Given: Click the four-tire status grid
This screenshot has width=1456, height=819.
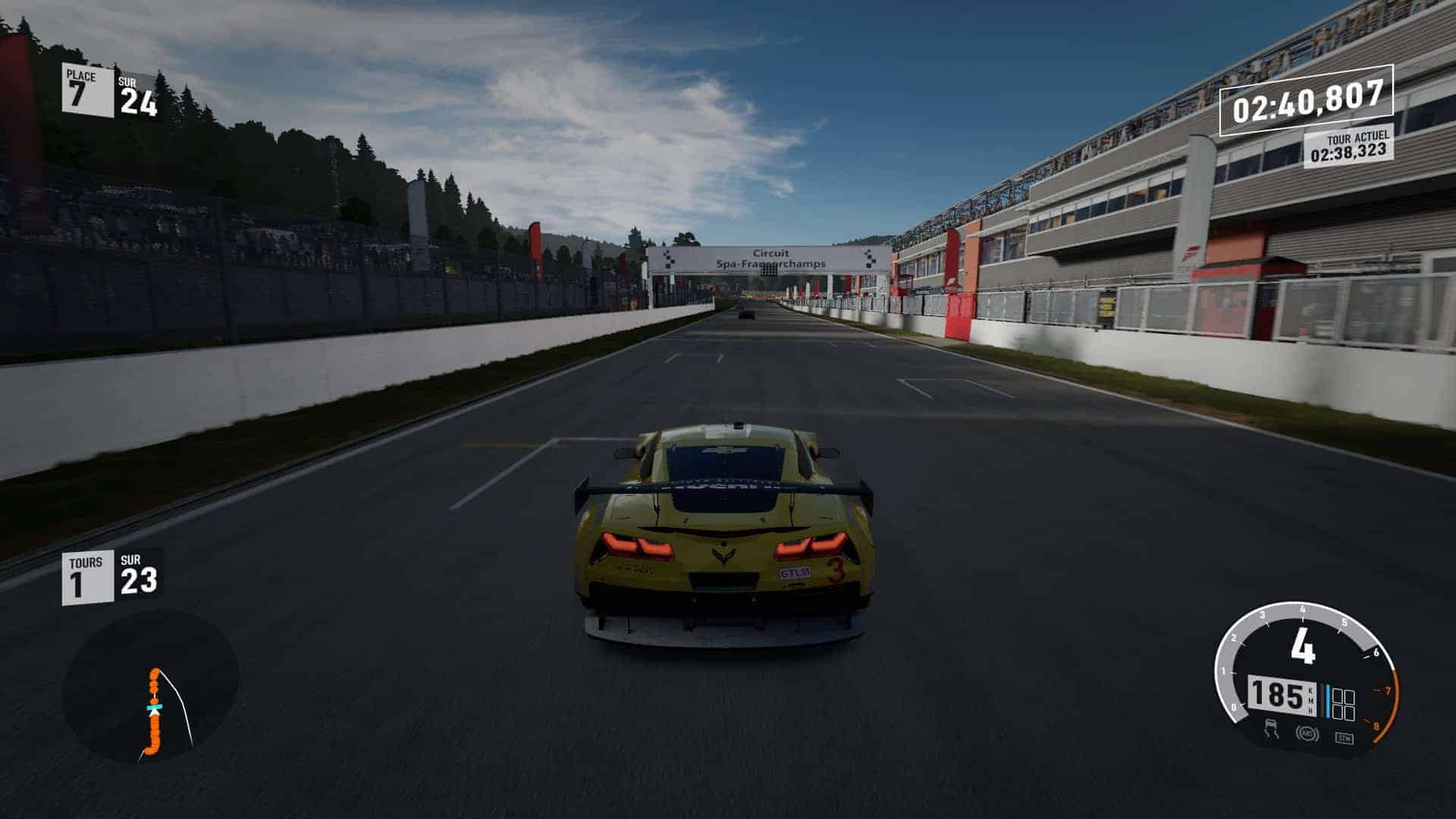Looking at the screenshot, I should 1343,704.
